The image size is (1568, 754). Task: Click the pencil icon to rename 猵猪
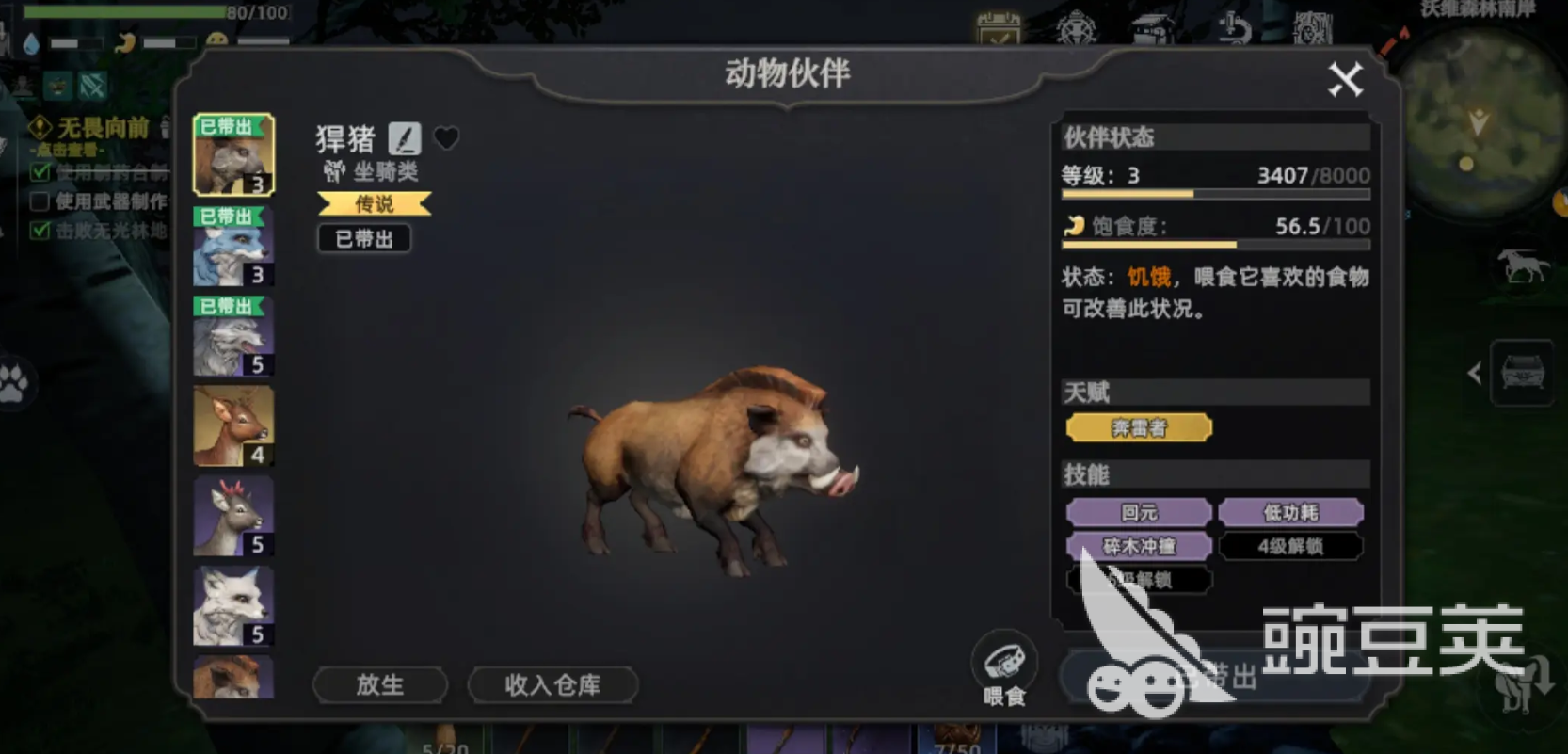tap(406, 139)
